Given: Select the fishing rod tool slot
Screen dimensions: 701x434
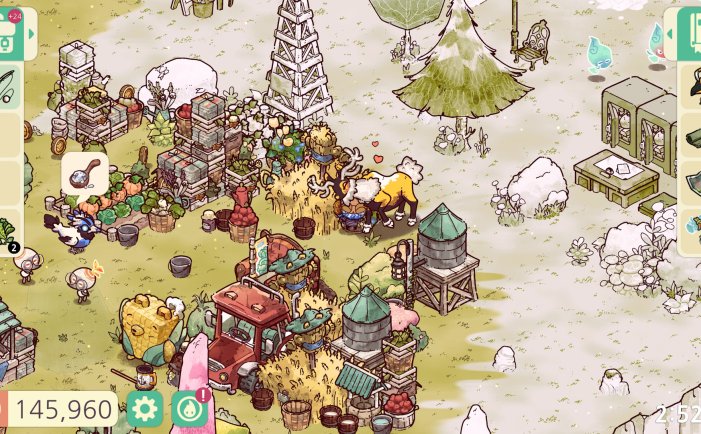Looking at the screenshot, I should pyautogui.click(x=8, y=87).
